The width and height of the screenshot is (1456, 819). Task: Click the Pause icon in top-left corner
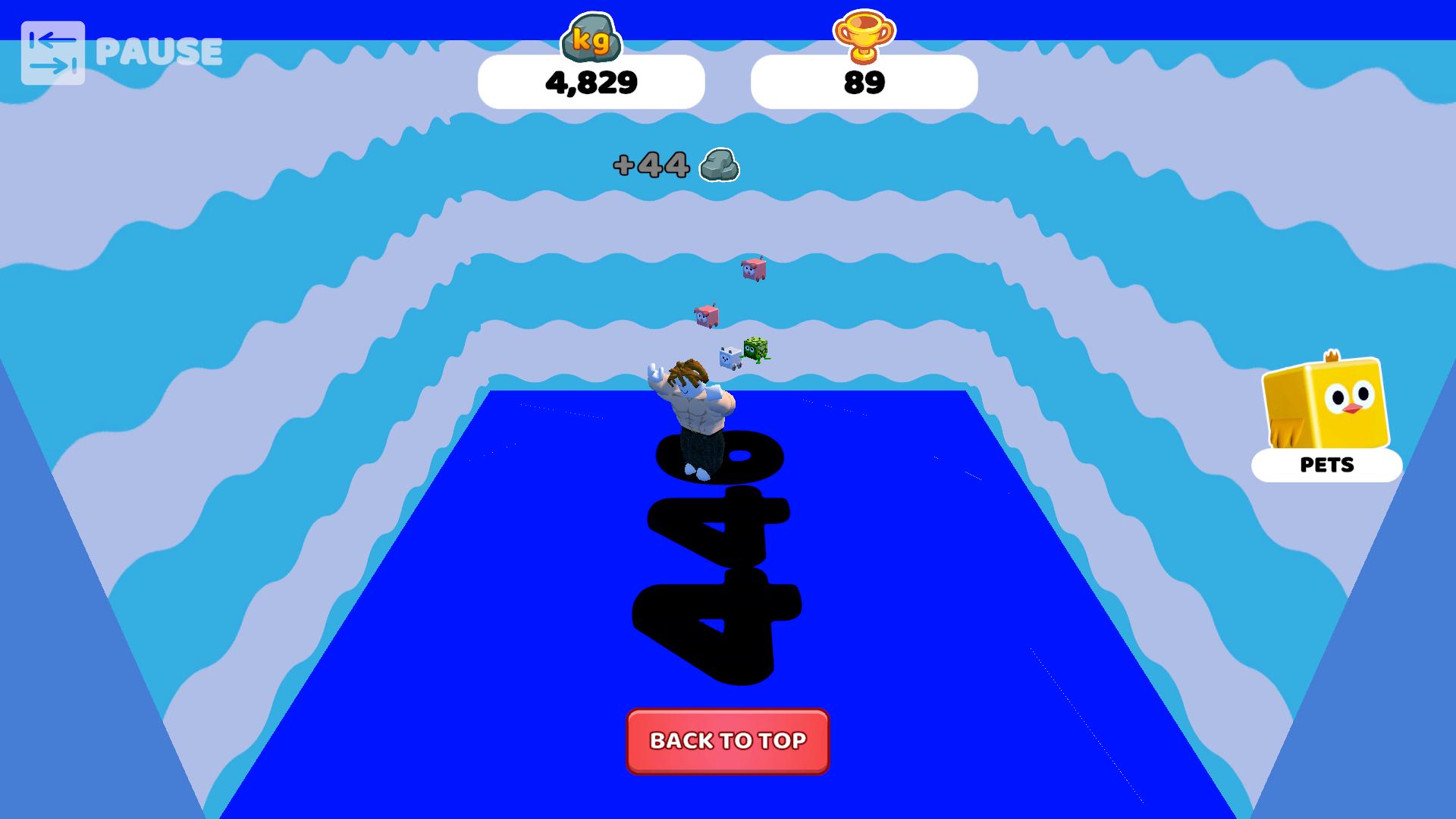[x=53, y=51]
